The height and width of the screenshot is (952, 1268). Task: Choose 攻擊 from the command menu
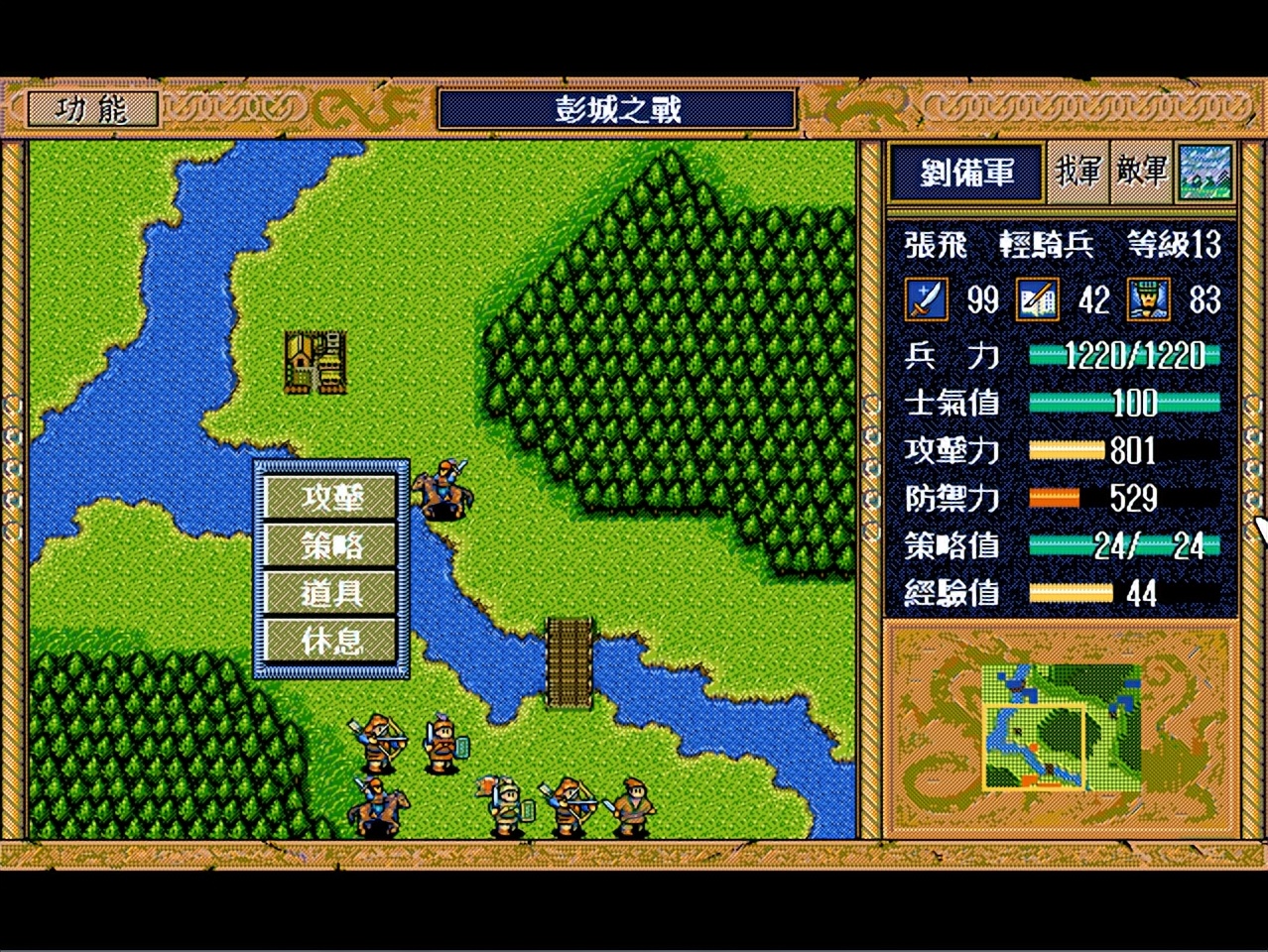coord(332,497)
